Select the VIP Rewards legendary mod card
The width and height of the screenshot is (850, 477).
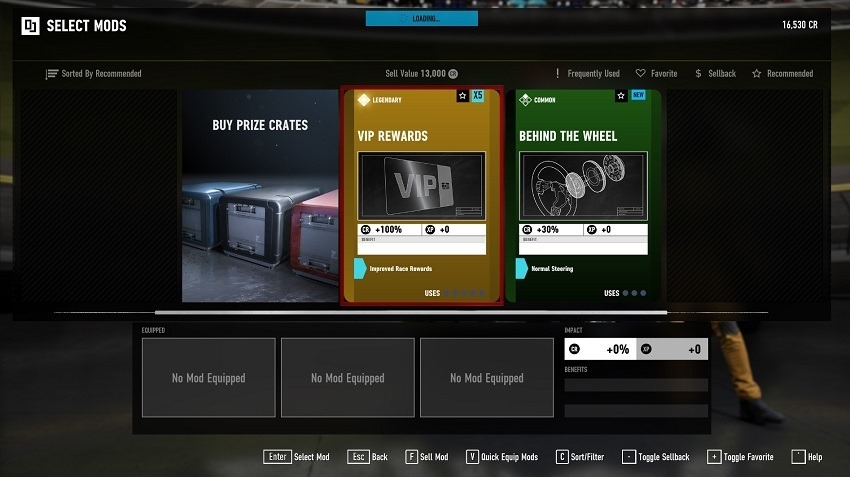419,196
